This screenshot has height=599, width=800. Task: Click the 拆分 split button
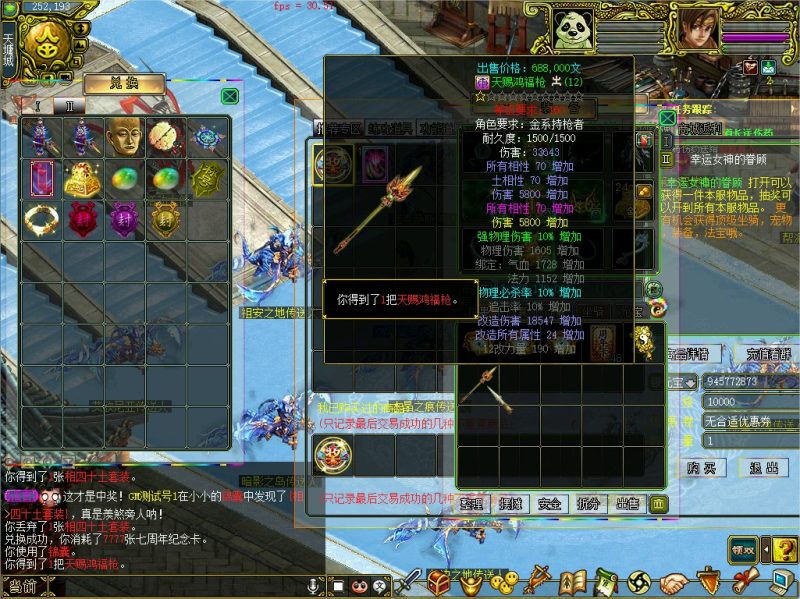click(588, 503)
